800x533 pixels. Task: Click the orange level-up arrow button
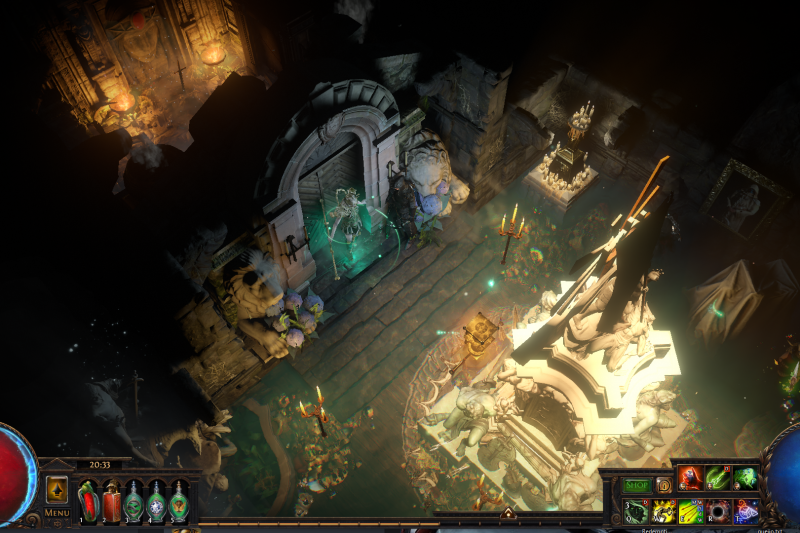57,489
